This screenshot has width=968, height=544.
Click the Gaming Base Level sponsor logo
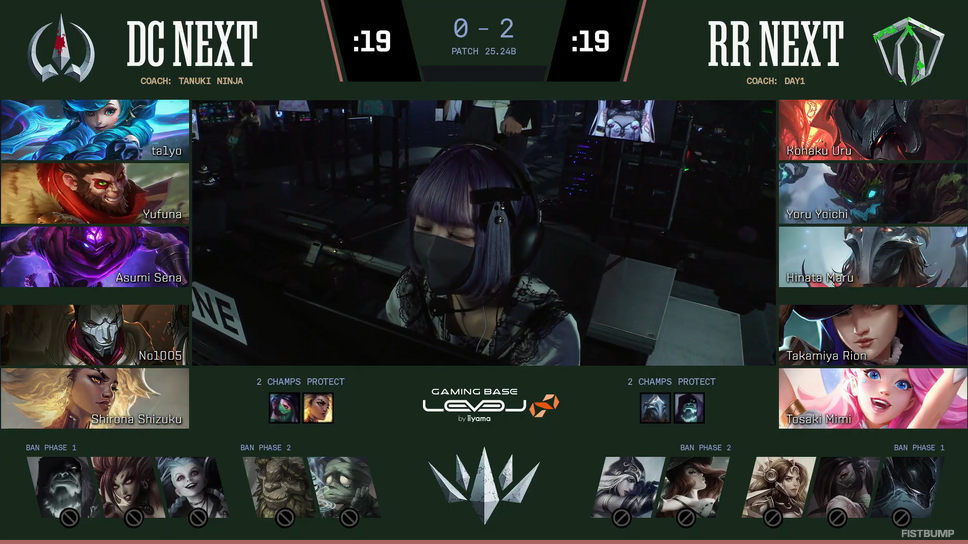click(483, 407)
